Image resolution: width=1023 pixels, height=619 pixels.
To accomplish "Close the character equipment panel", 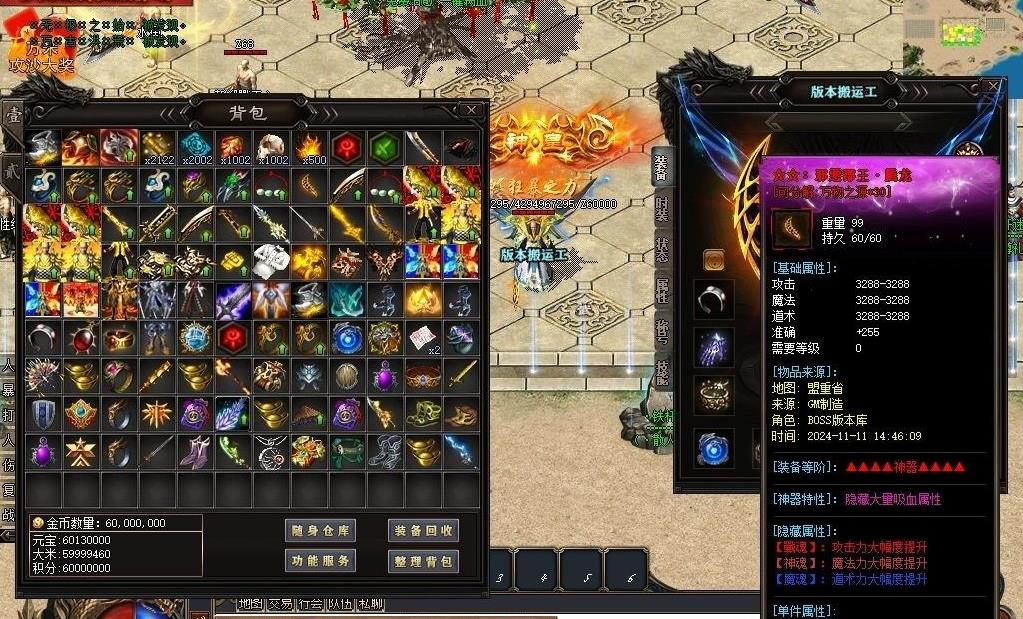I will point(991,87).
